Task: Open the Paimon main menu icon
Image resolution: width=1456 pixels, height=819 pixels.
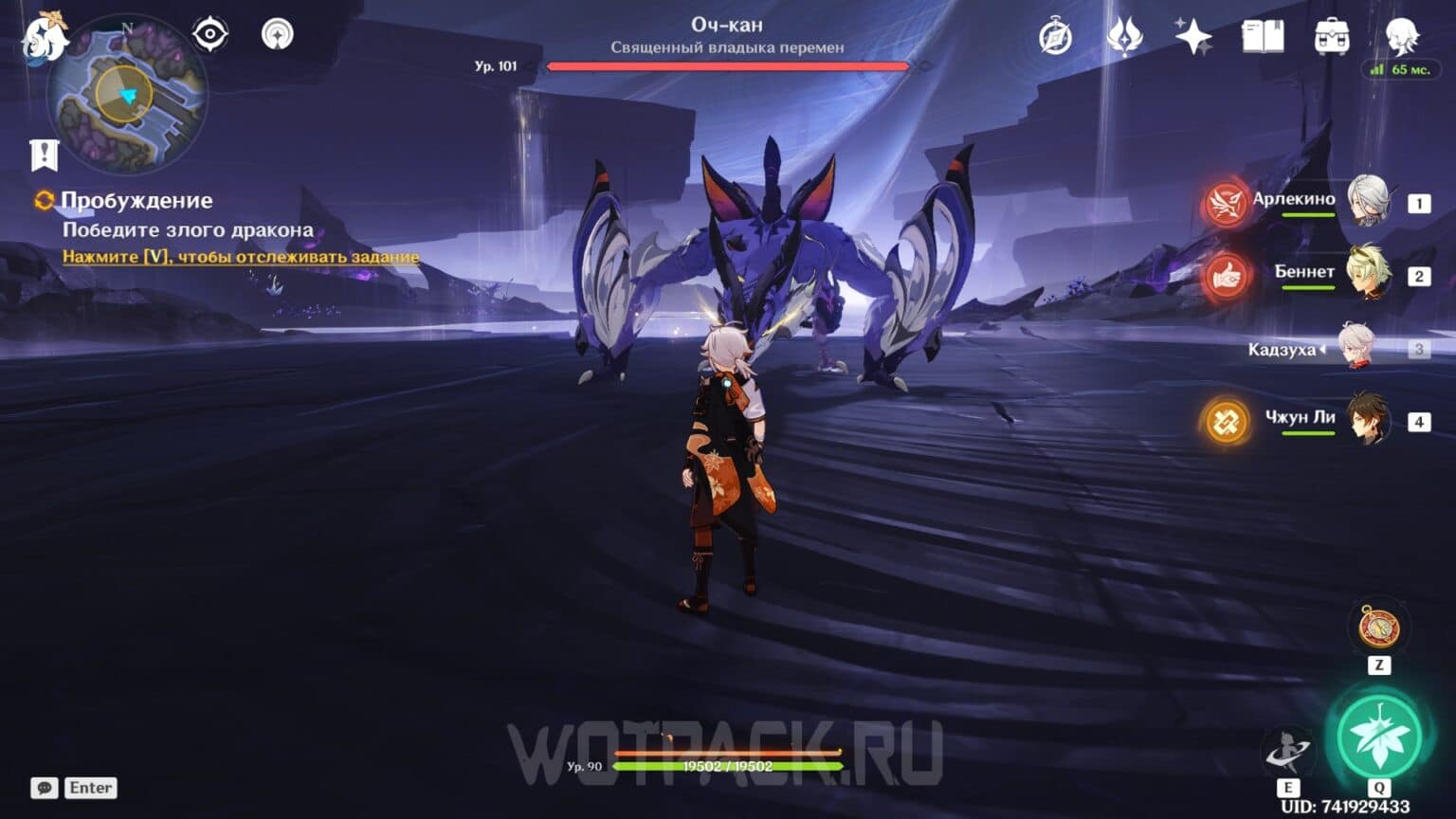Action: tap(43, 38)
